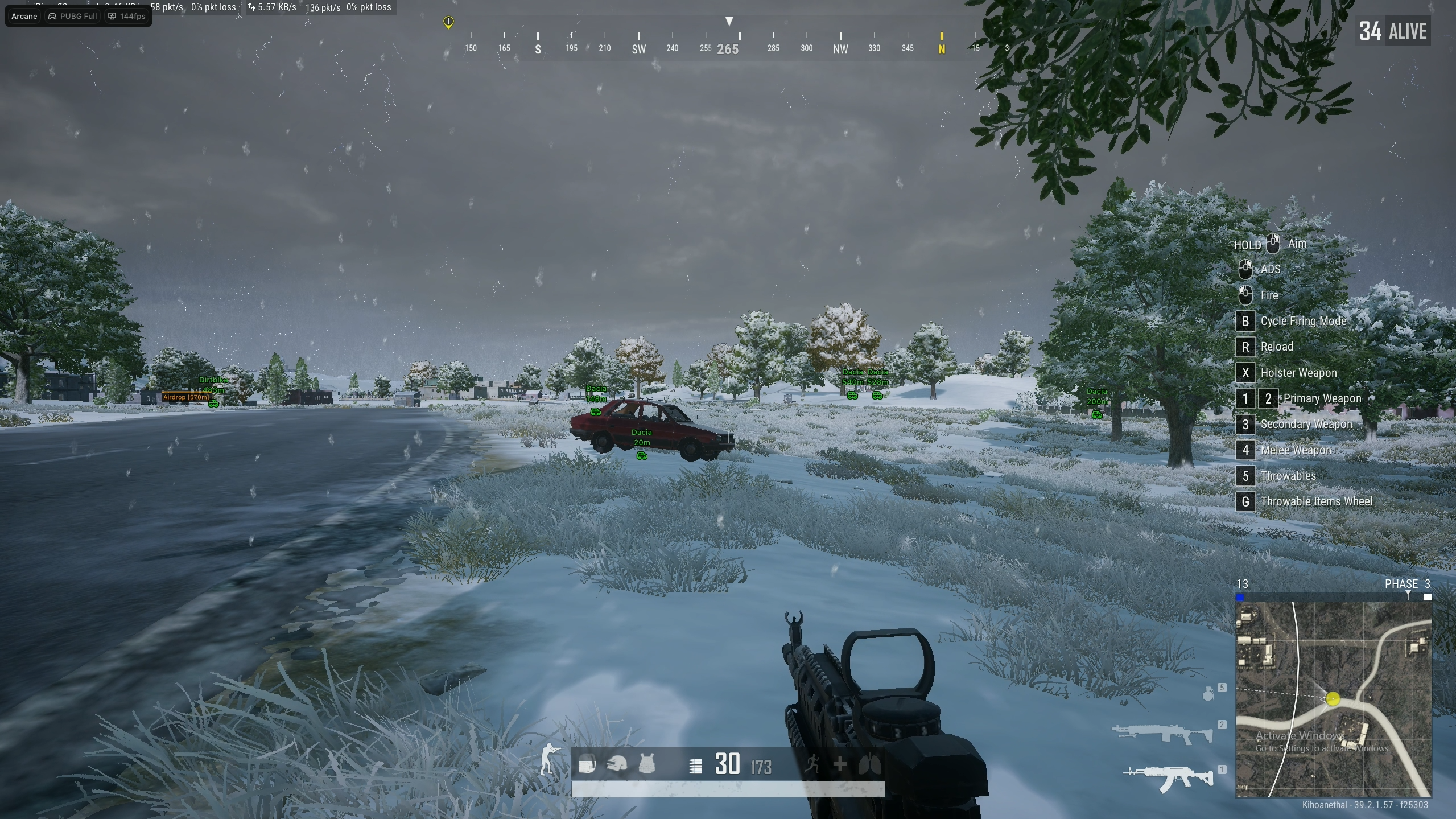
Task: Click the standing stance indicator icon
Action: 549,759
